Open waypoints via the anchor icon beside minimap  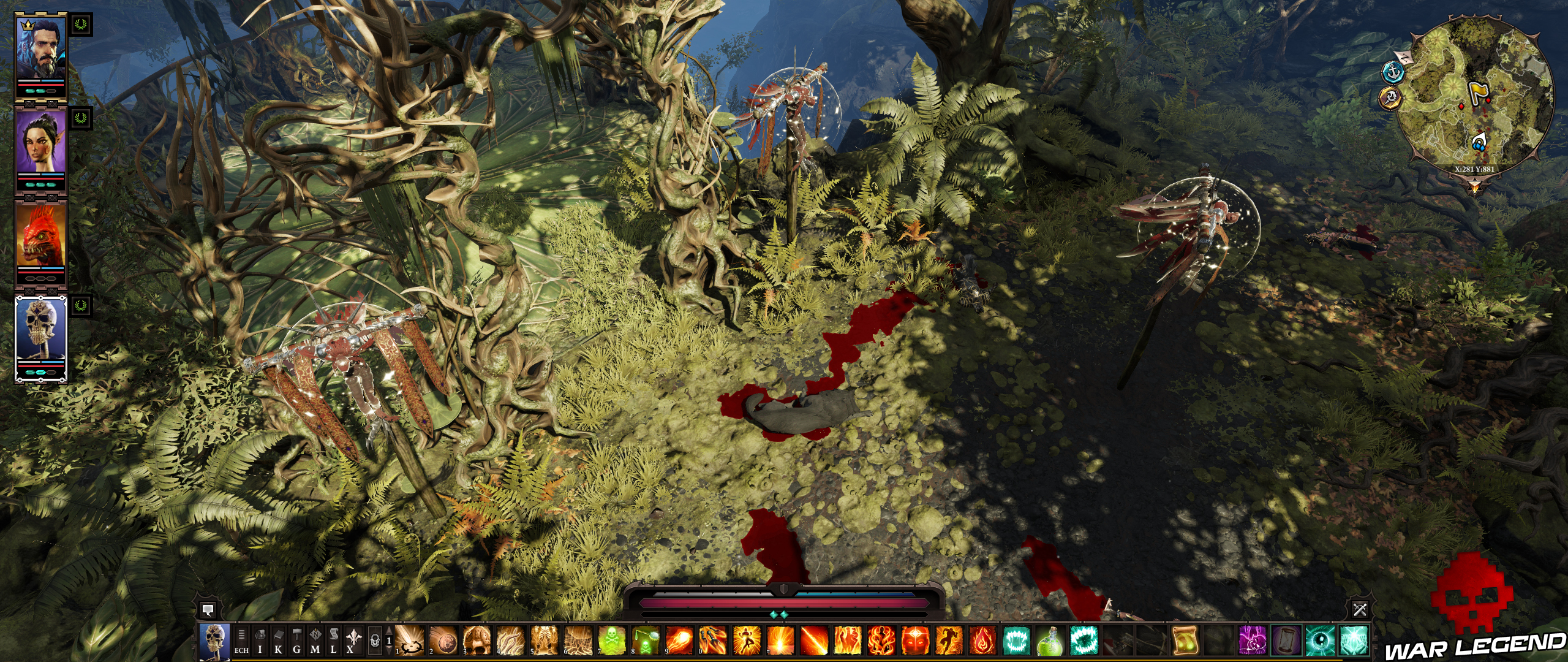point(1393,73)
